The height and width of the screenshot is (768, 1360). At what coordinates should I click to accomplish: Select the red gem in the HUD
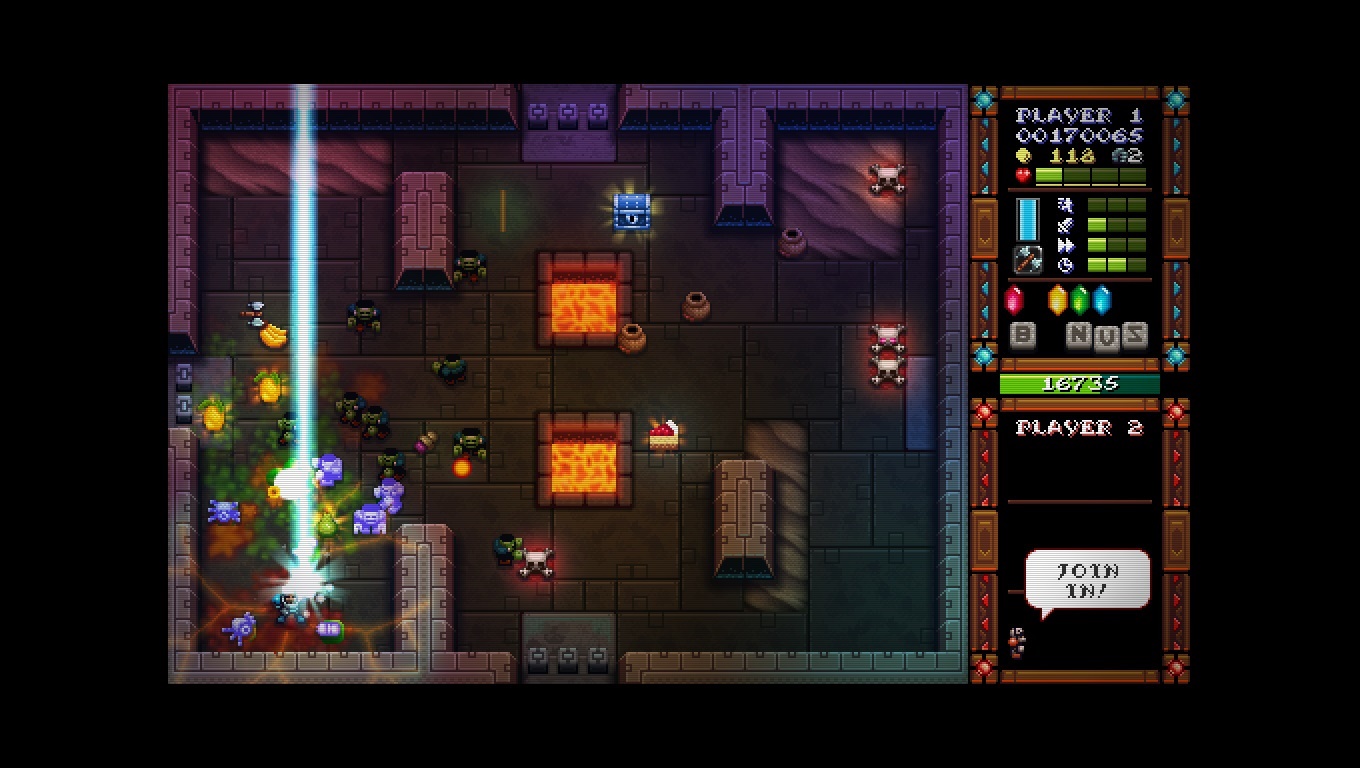pos(1014,300)
